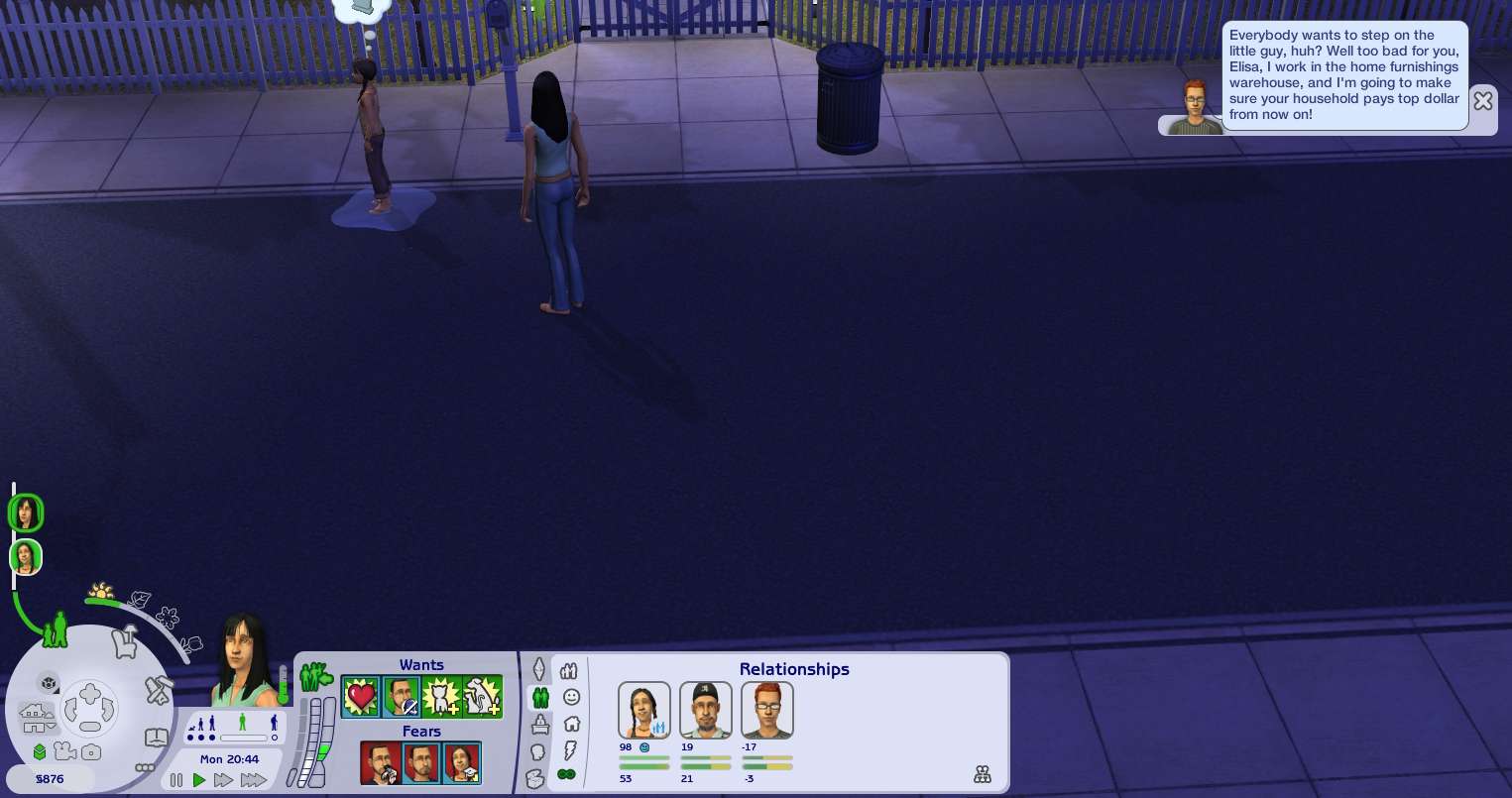Select the second Sim portrait in the sidebar
1512x798 pixels.
[26, 557]
